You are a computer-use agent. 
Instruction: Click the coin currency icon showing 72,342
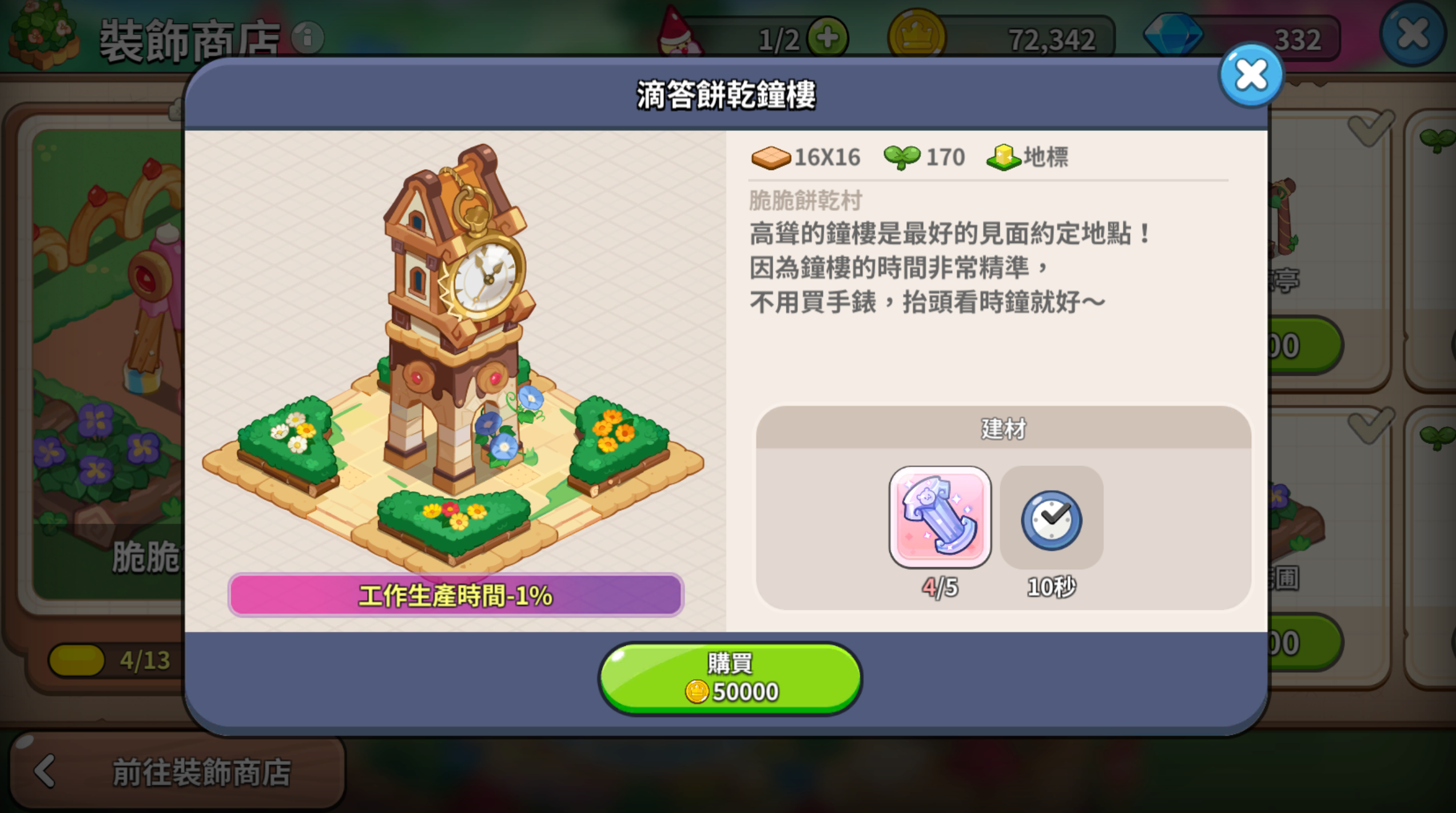pyautogui.click(x=918, y=35)
